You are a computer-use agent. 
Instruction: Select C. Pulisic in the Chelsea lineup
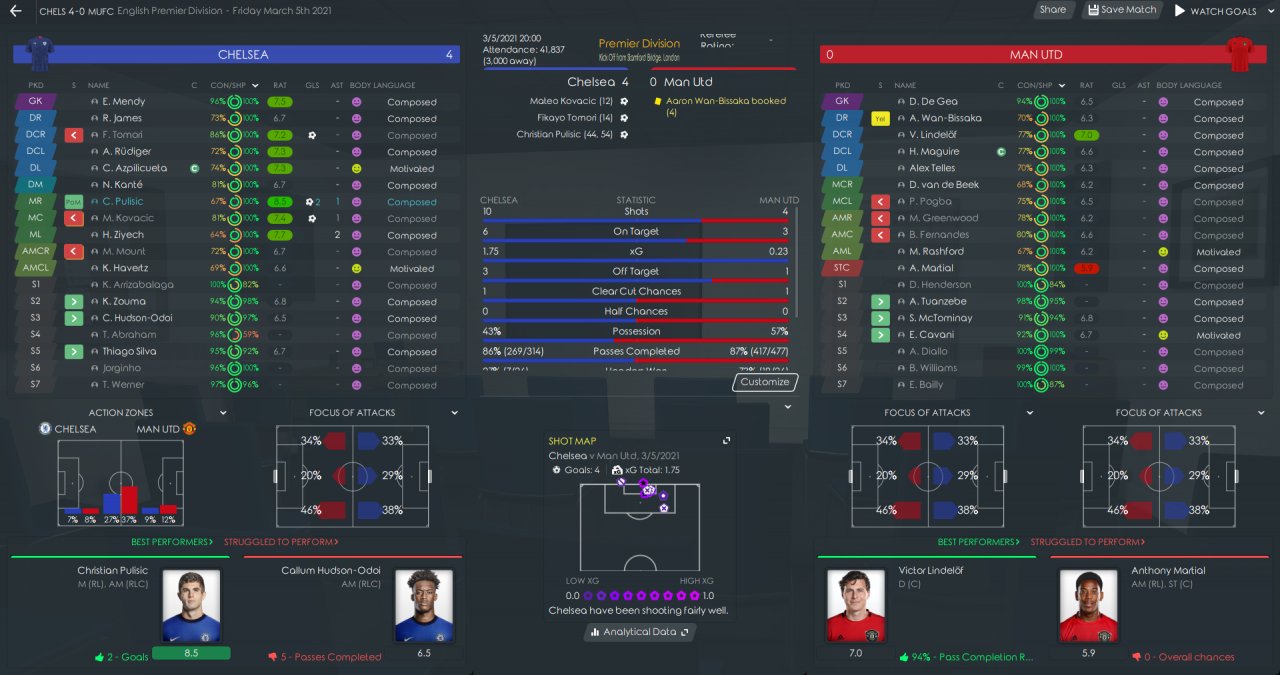[123, 201]
